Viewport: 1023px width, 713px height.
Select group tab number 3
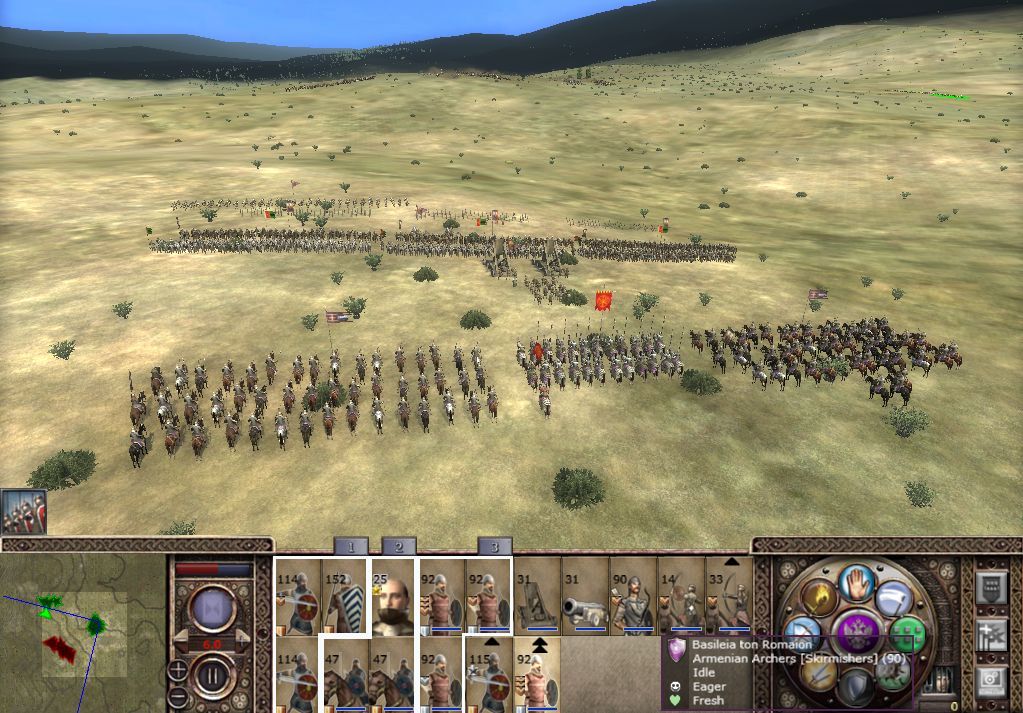click(494, 546)
